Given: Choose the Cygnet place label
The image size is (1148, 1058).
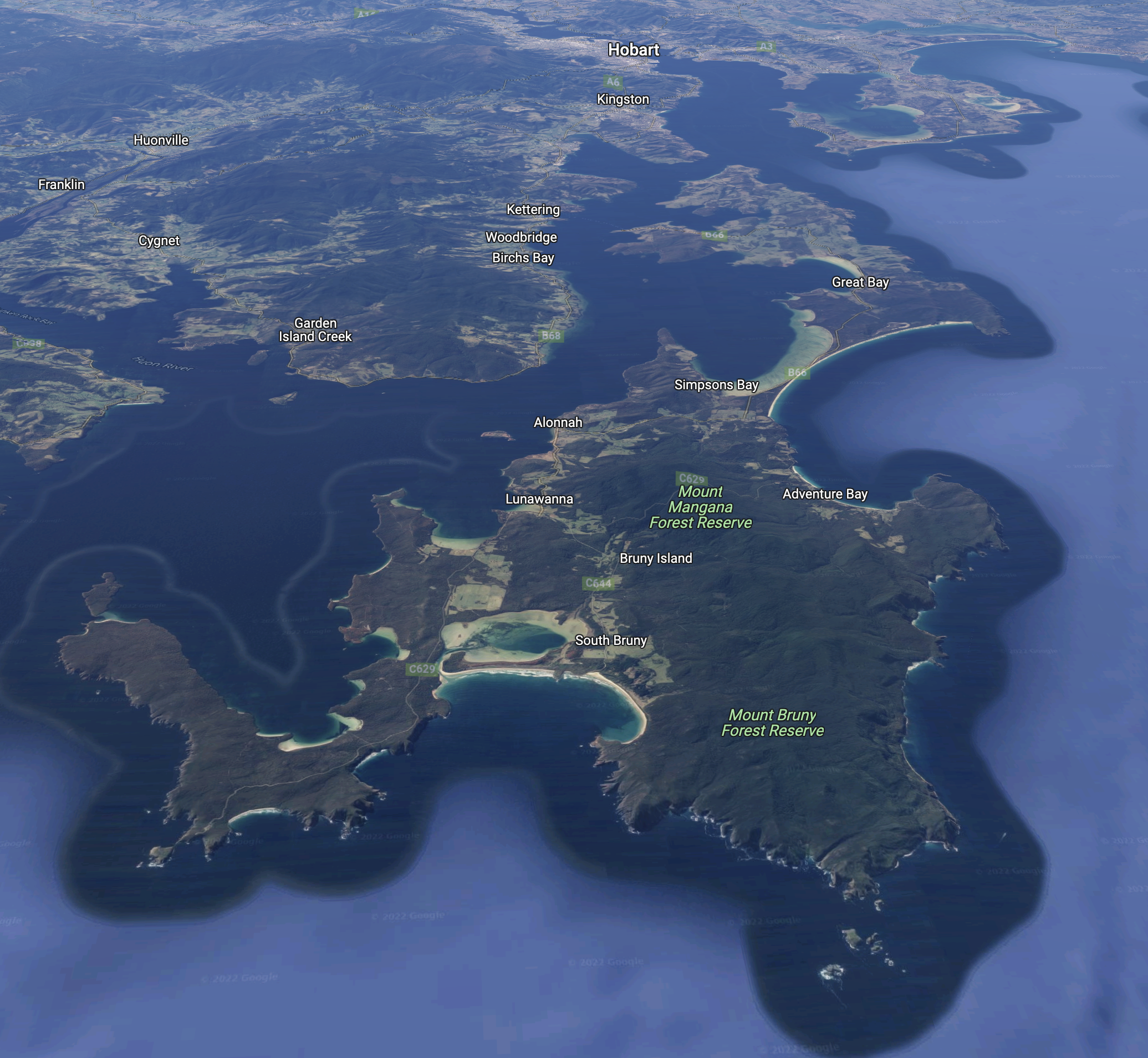Looking at the screenshot, I should (159, 241).
